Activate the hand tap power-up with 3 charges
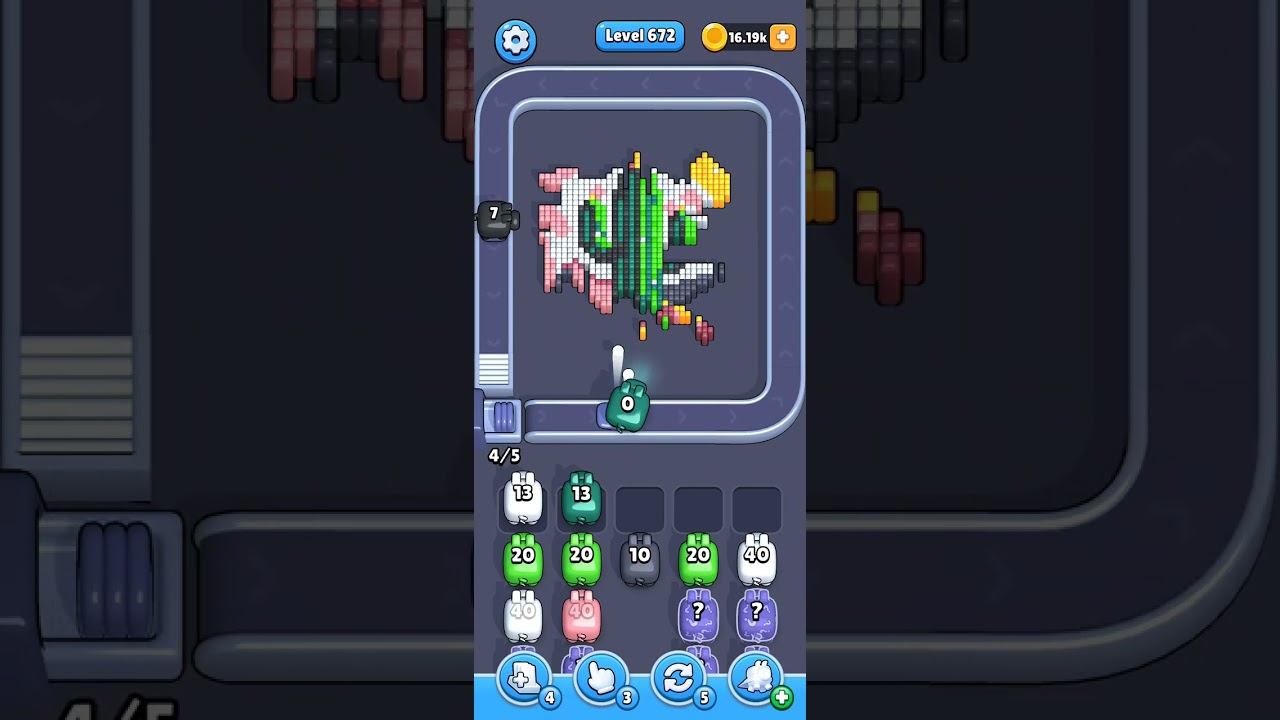 (x=601, y=681)
